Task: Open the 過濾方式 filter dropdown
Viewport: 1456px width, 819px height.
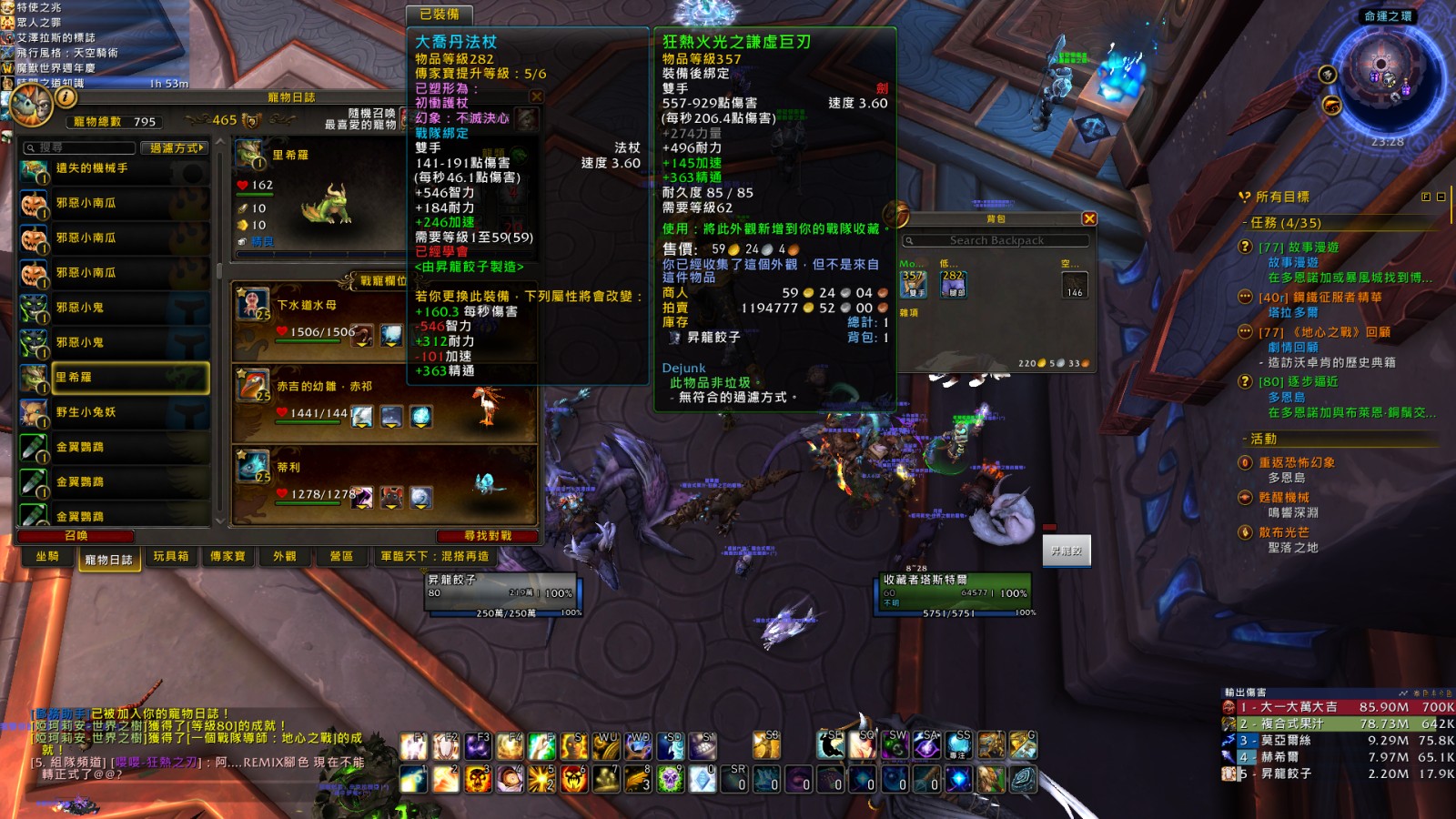Action: [177, 147]
